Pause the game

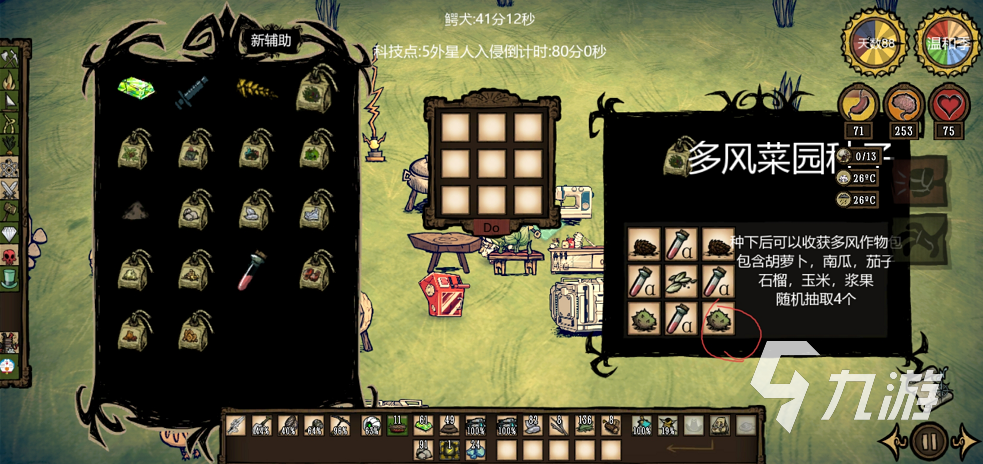pos(929,439)
